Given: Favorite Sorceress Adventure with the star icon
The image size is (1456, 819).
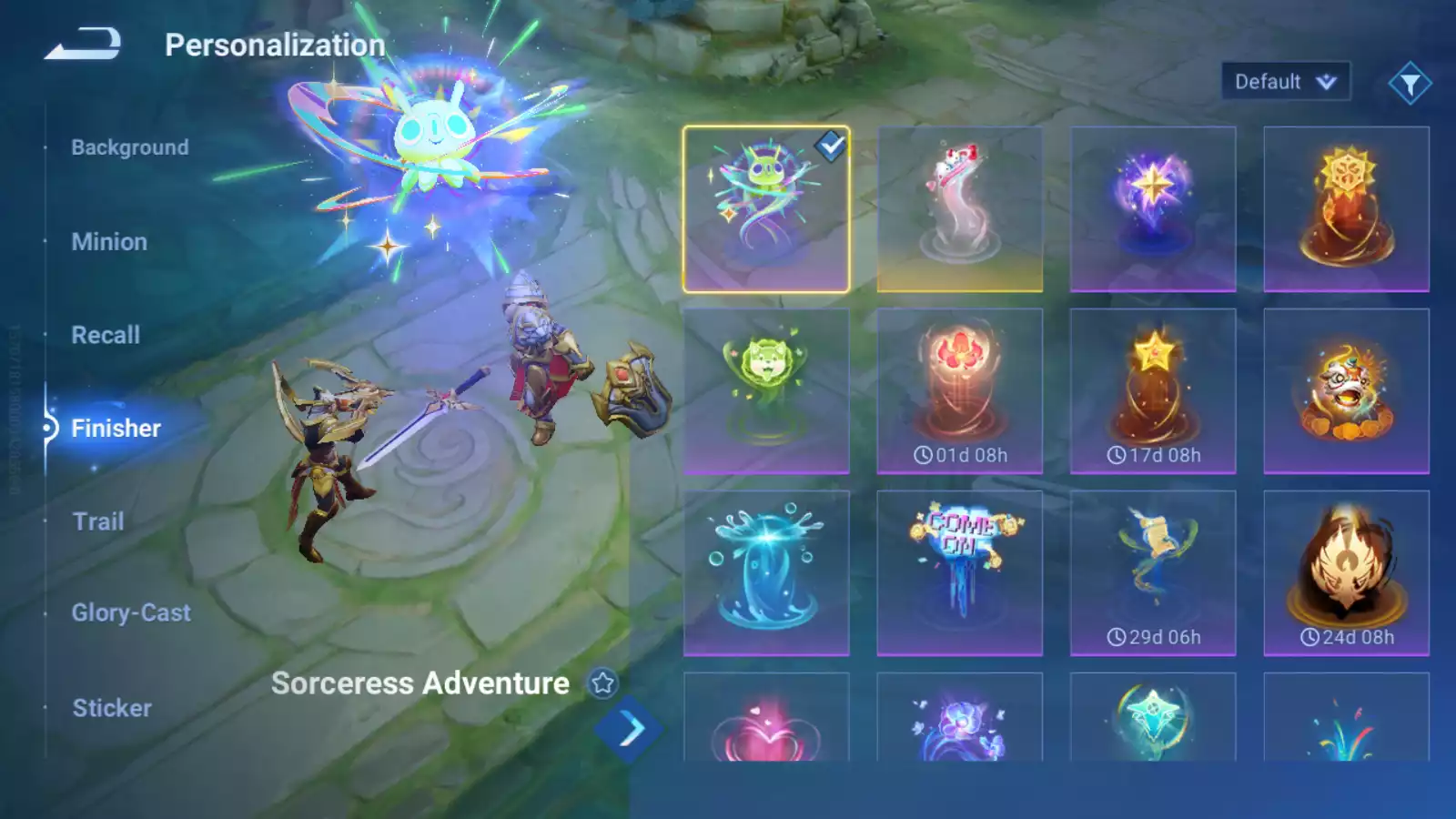Looking at the screenshot, I should [x=602, y=683].
